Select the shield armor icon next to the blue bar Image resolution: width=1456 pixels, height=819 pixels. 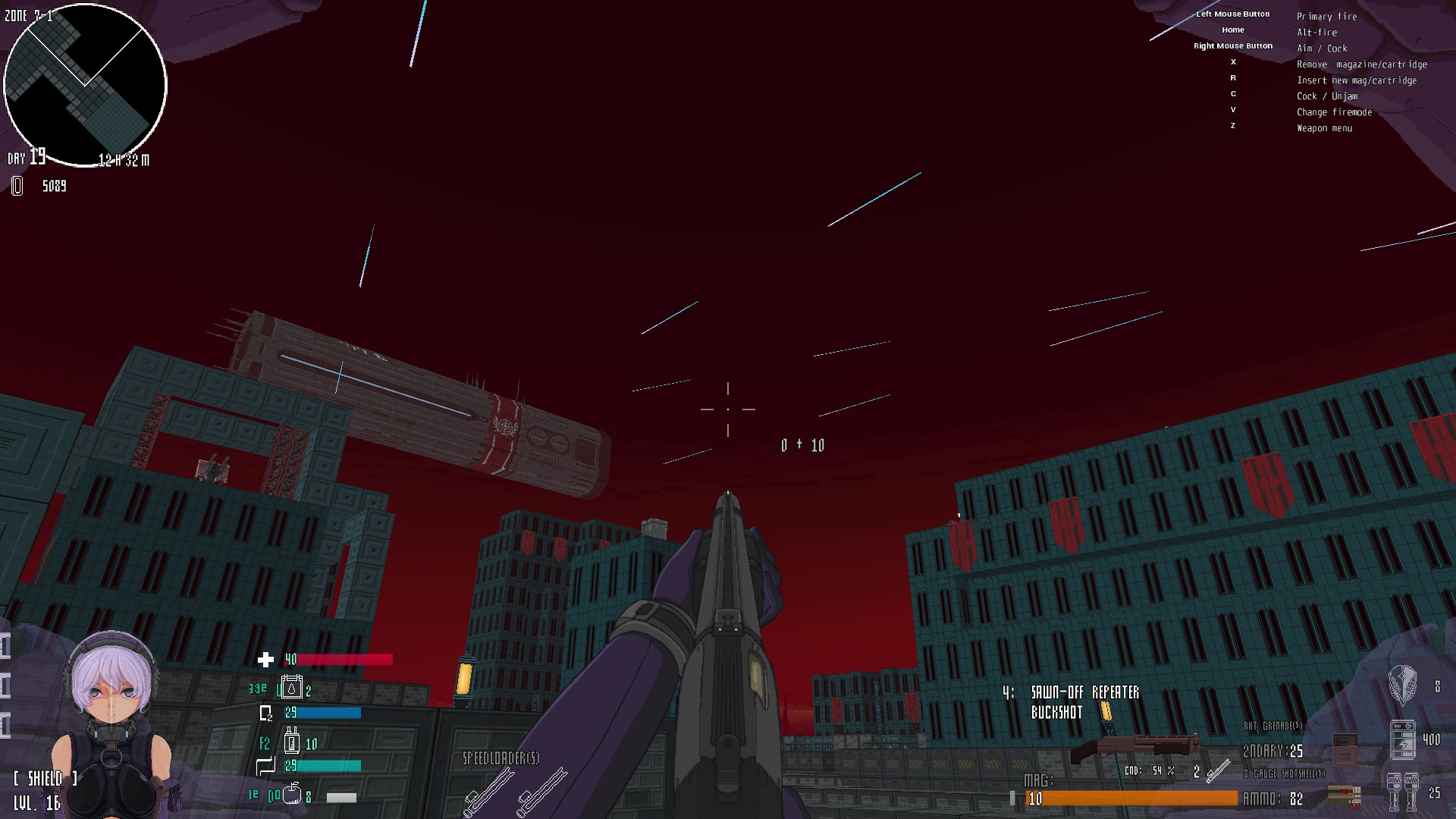[265, 713]
